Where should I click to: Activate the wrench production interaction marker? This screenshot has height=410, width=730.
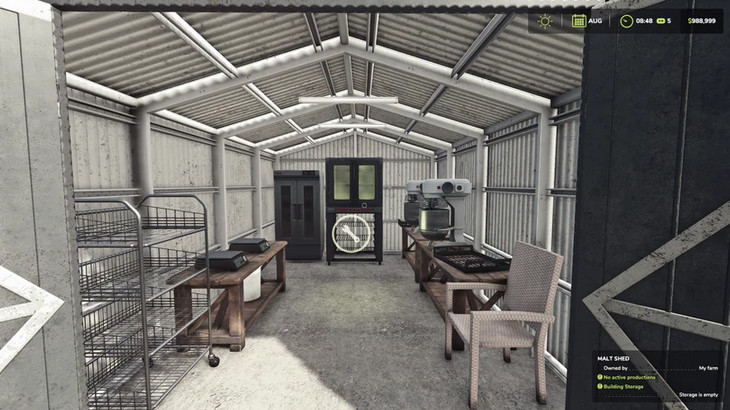(x=351, y=234)
